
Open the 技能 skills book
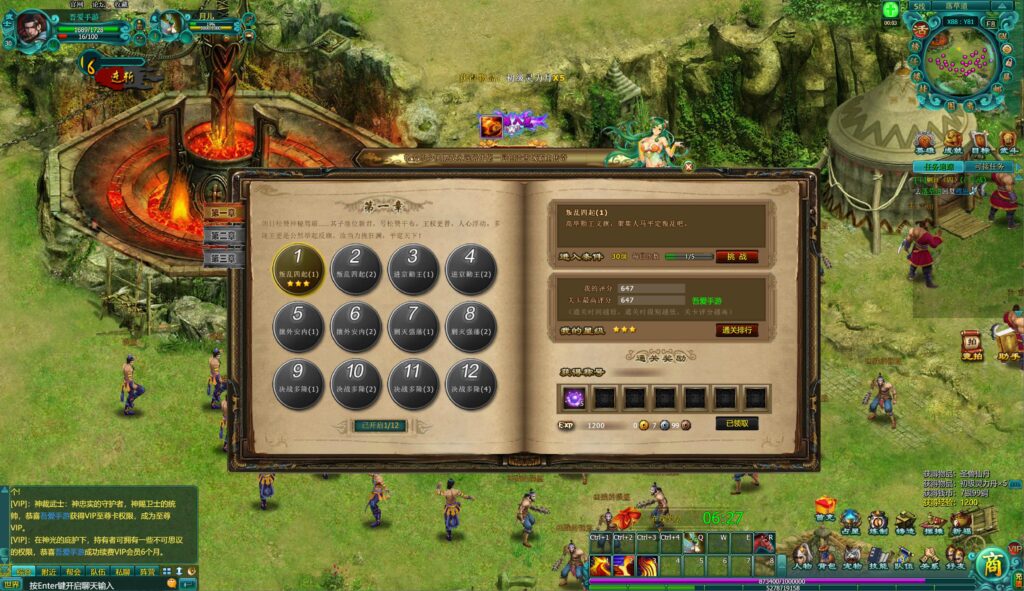pyautogui.click(x=877, y=556)
